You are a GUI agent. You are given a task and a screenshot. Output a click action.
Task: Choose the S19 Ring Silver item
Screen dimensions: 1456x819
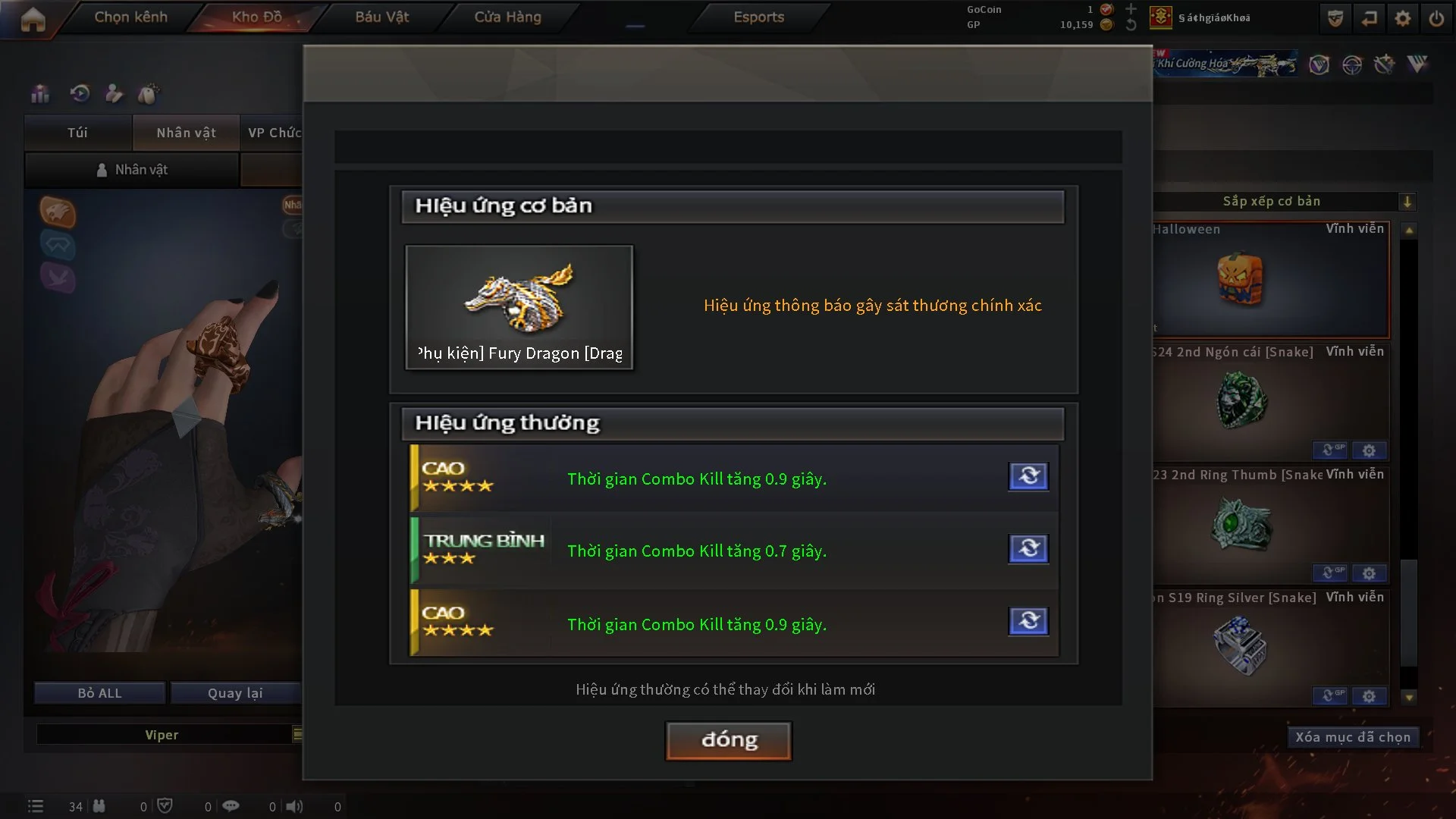coord(1241,646)
